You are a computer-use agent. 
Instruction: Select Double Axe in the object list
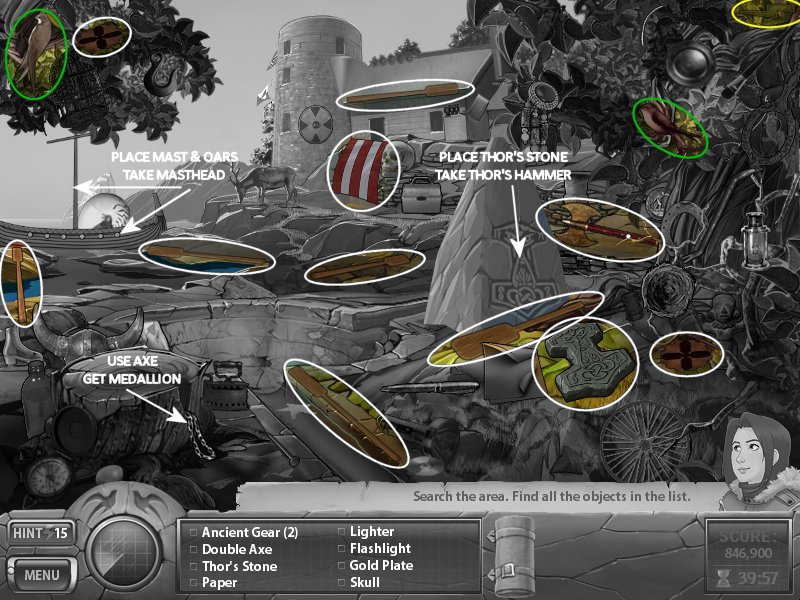pyautogui.click(x=236, y=549)
